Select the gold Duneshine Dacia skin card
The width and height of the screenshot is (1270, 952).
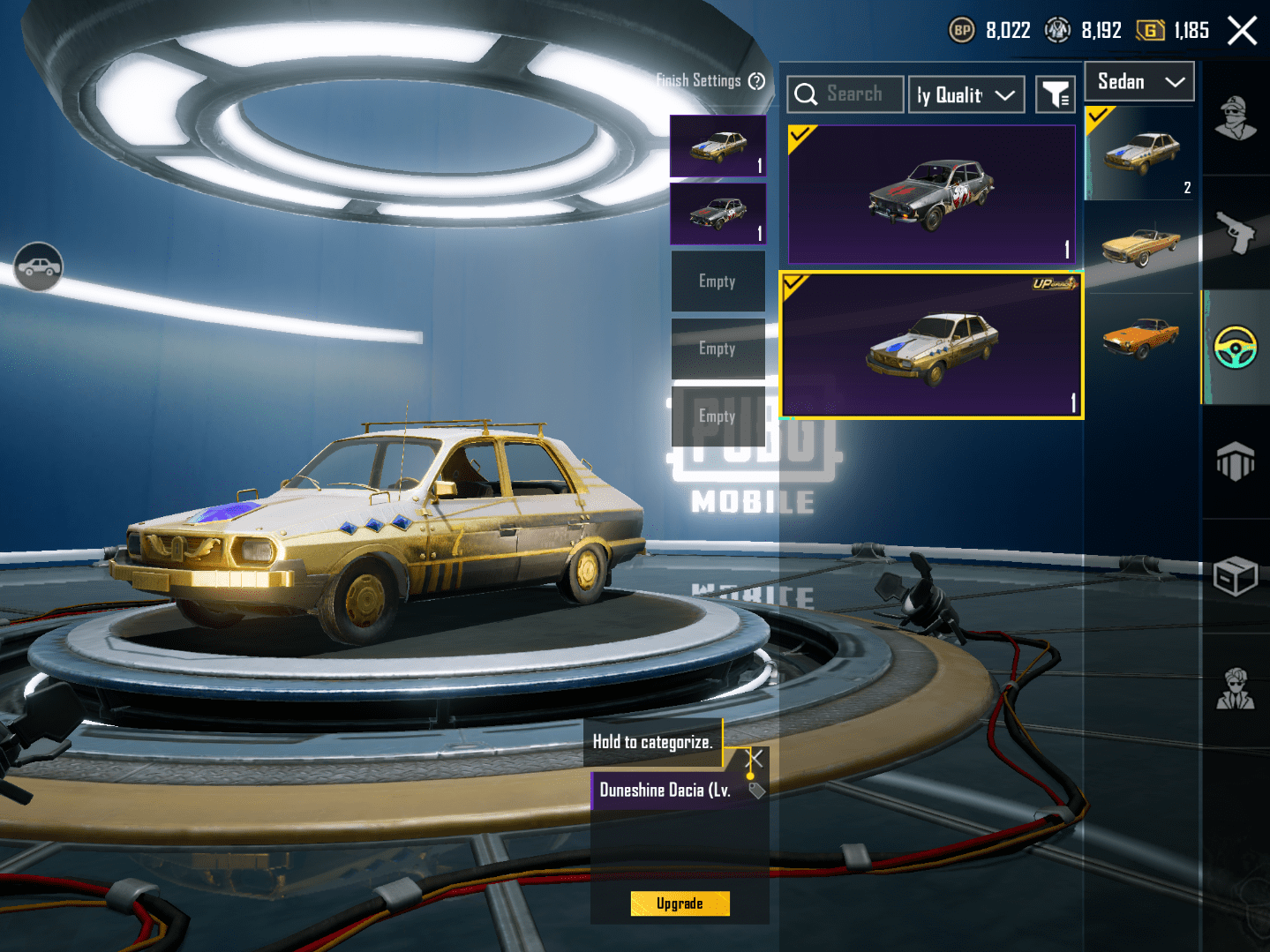[932, 345]
